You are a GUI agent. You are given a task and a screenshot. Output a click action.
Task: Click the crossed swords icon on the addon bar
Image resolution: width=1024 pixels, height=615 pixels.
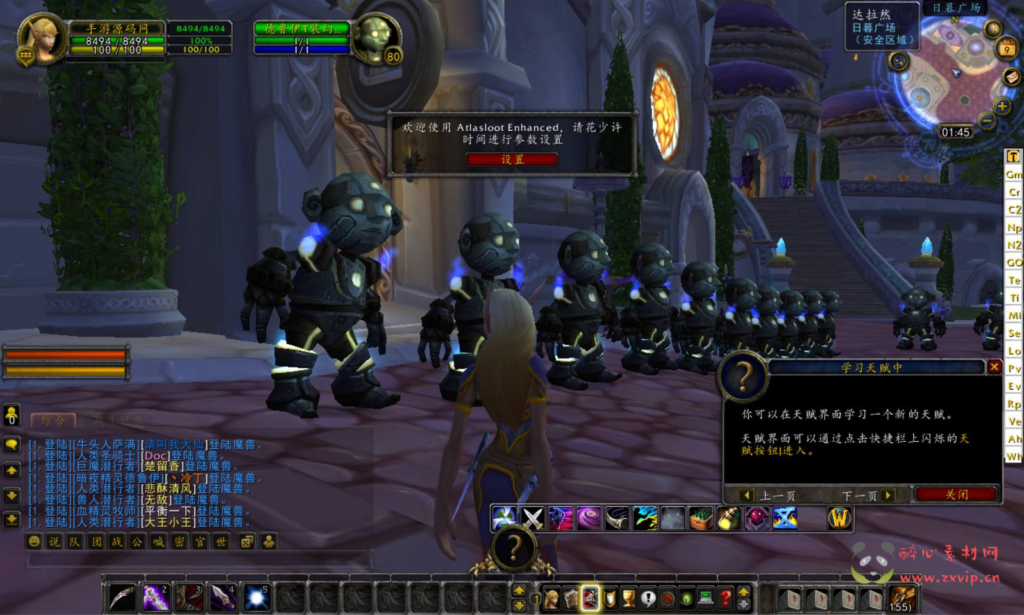coord(532,518)
